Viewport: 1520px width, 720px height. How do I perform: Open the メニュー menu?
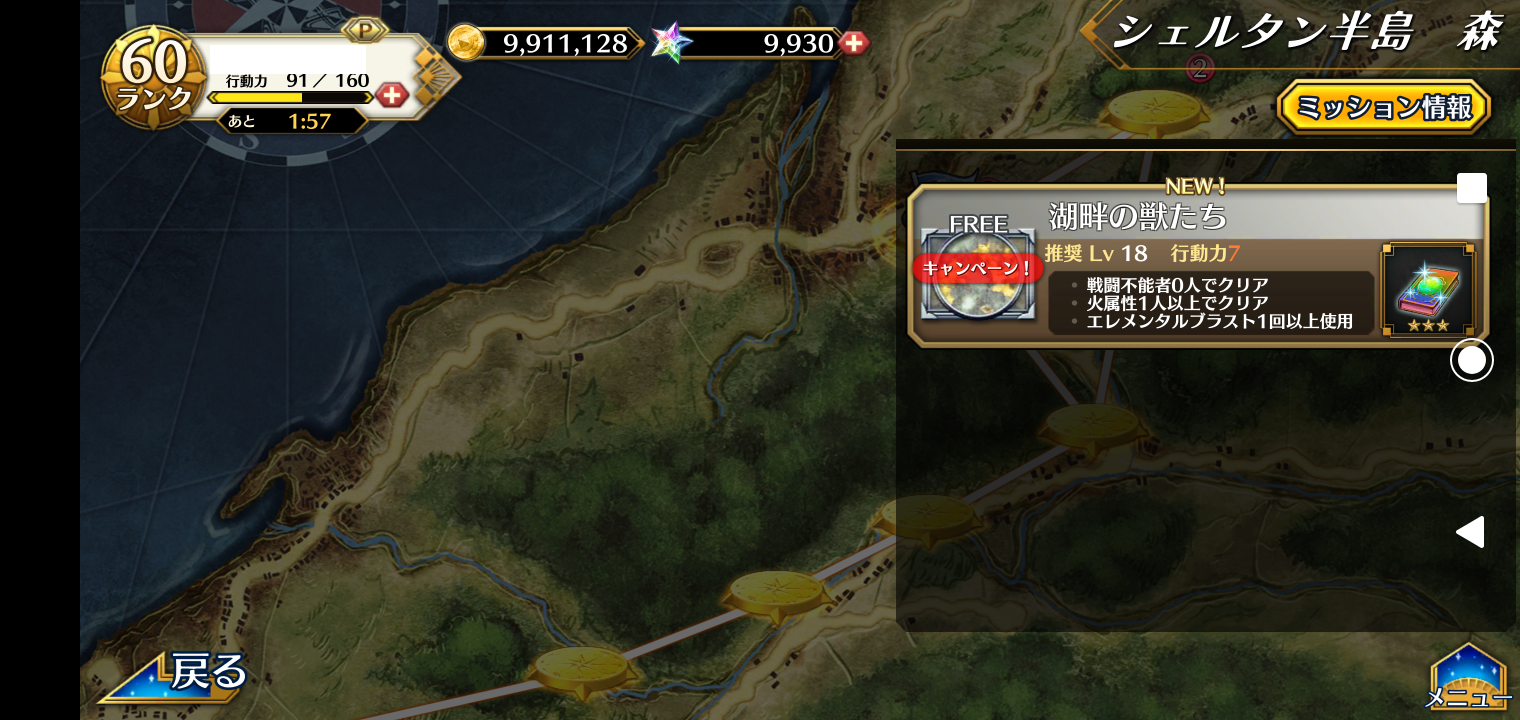tap(1467, 679)
